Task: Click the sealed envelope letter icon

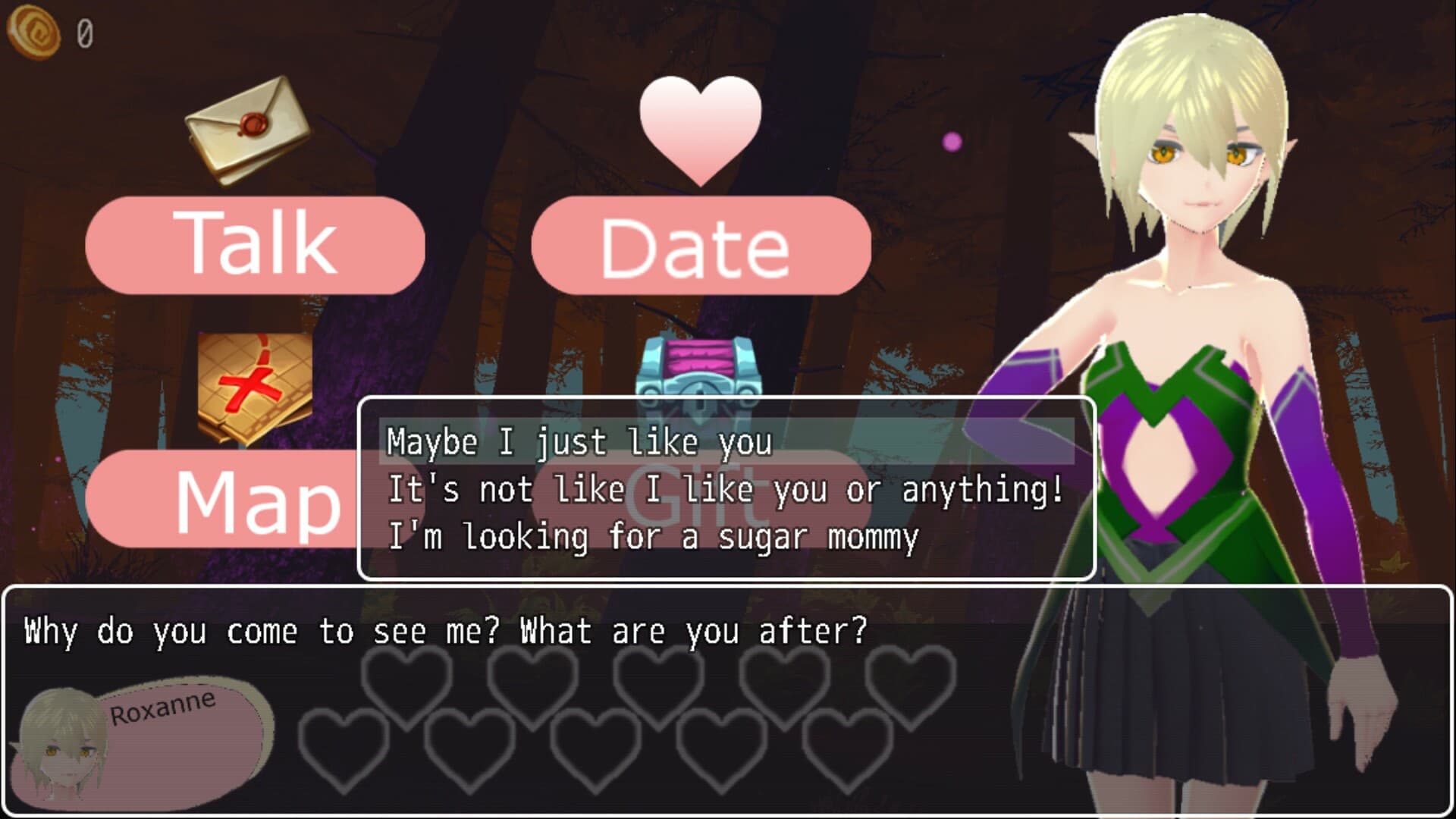Action: (248, 129)
